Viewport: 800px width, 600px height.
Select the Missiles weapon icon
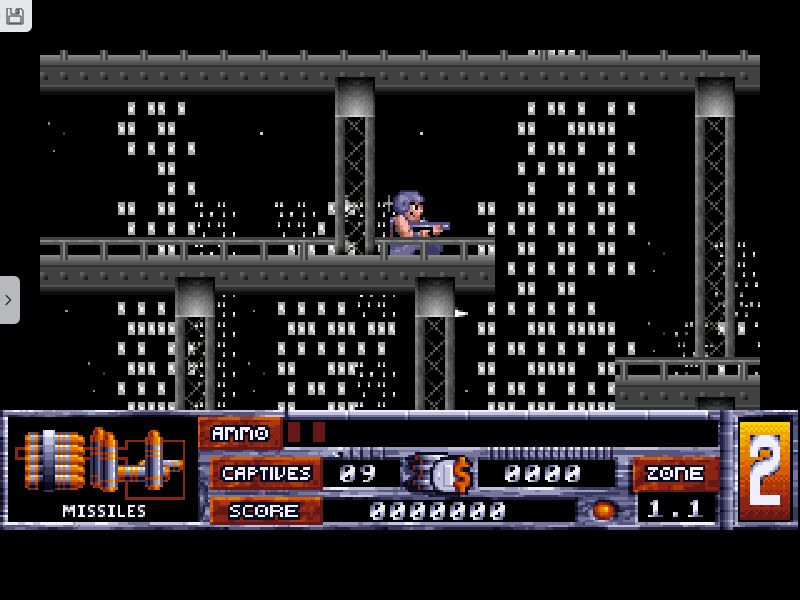103,462
